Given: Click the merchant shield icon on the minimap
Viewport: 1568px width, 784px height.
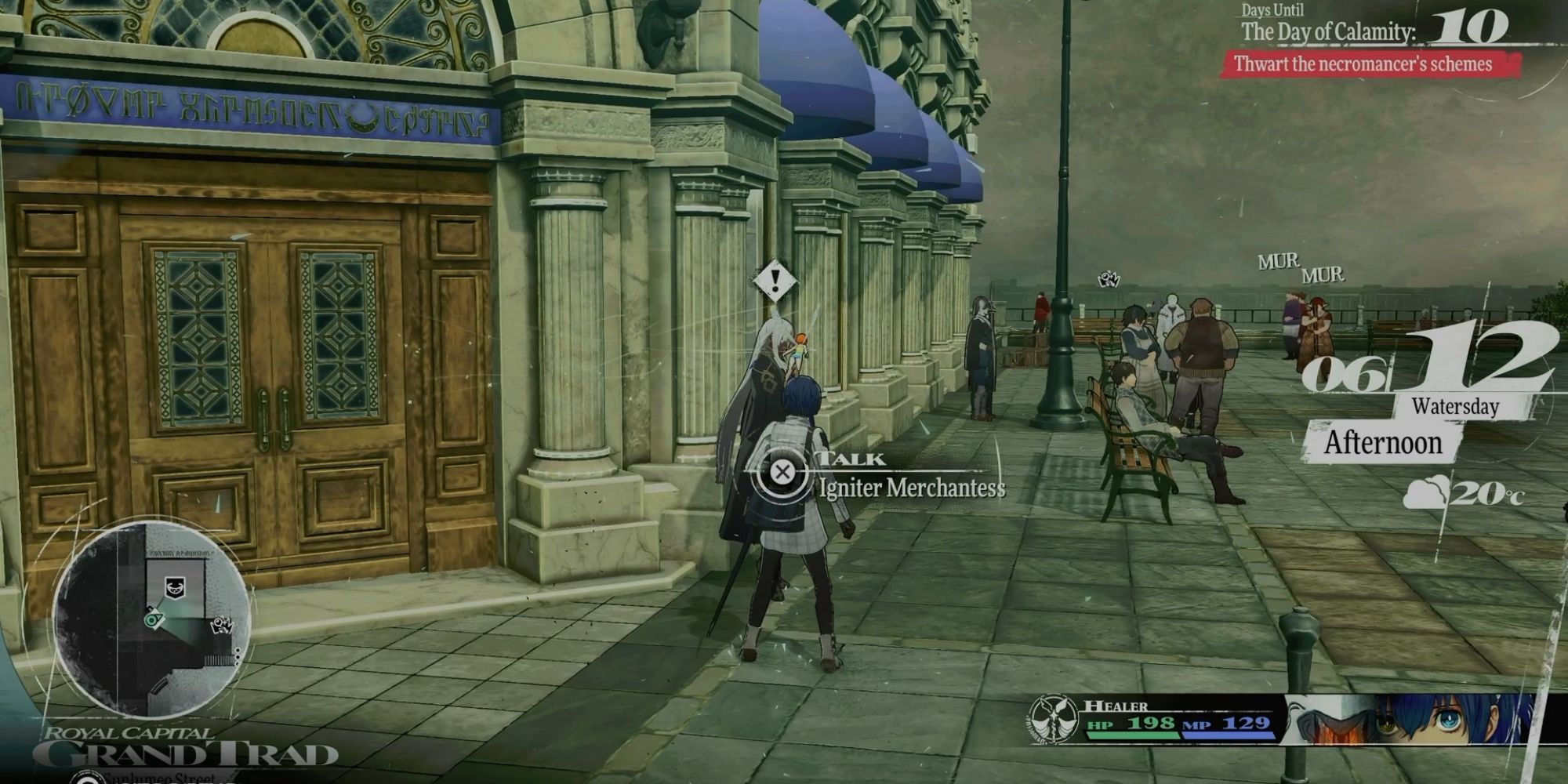Looking at the screenshot, I should tap(176, 586).
